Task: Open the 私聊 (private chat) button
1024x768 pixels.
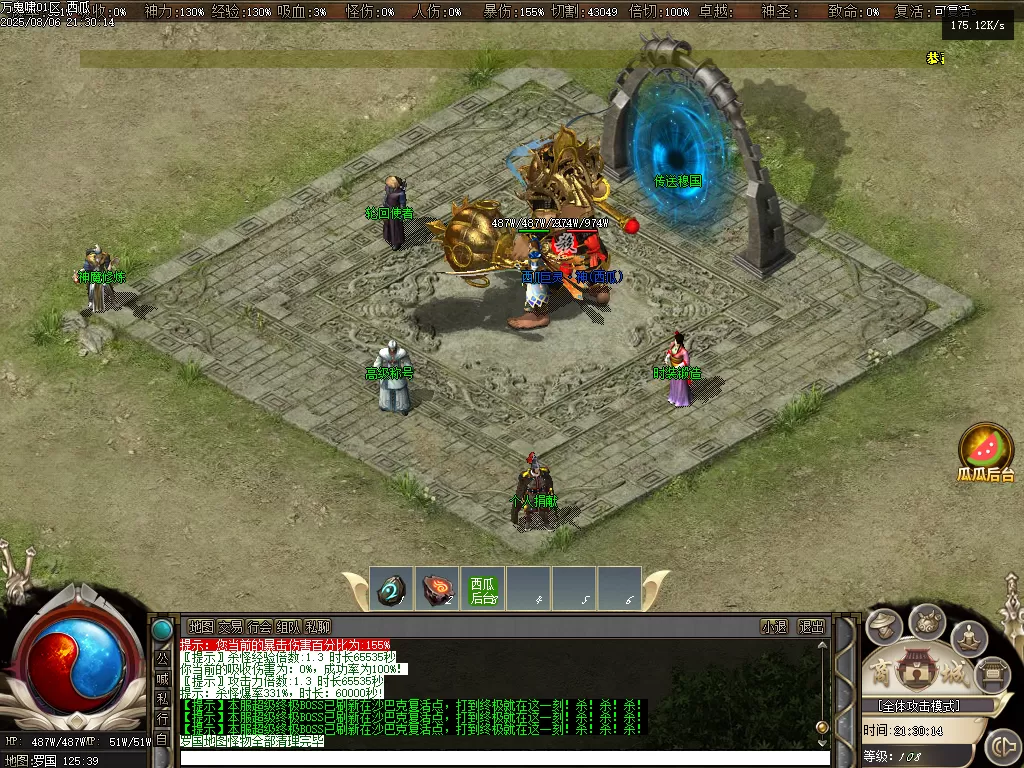Action: point(319,627)
